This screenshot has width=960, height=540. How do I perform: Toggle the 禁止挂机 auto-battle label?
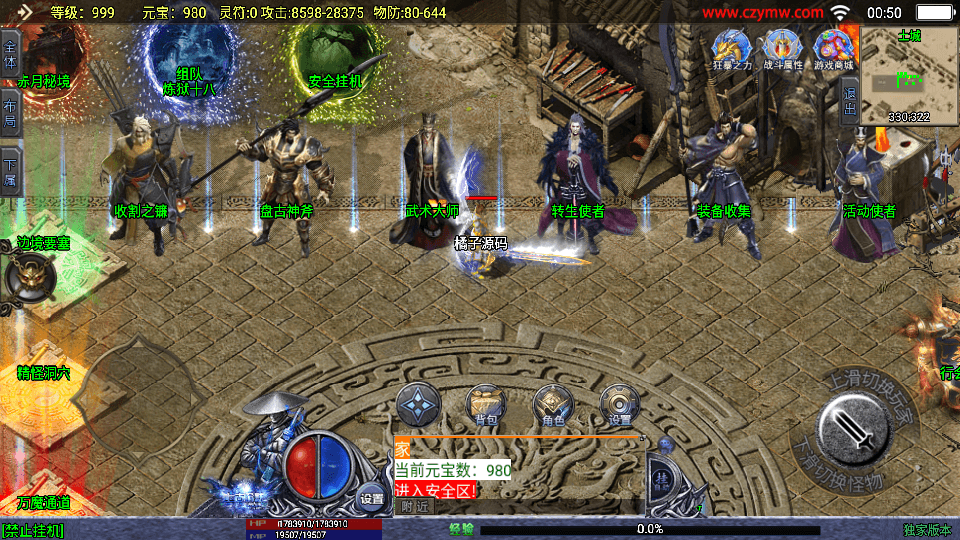tap(32, 530)
